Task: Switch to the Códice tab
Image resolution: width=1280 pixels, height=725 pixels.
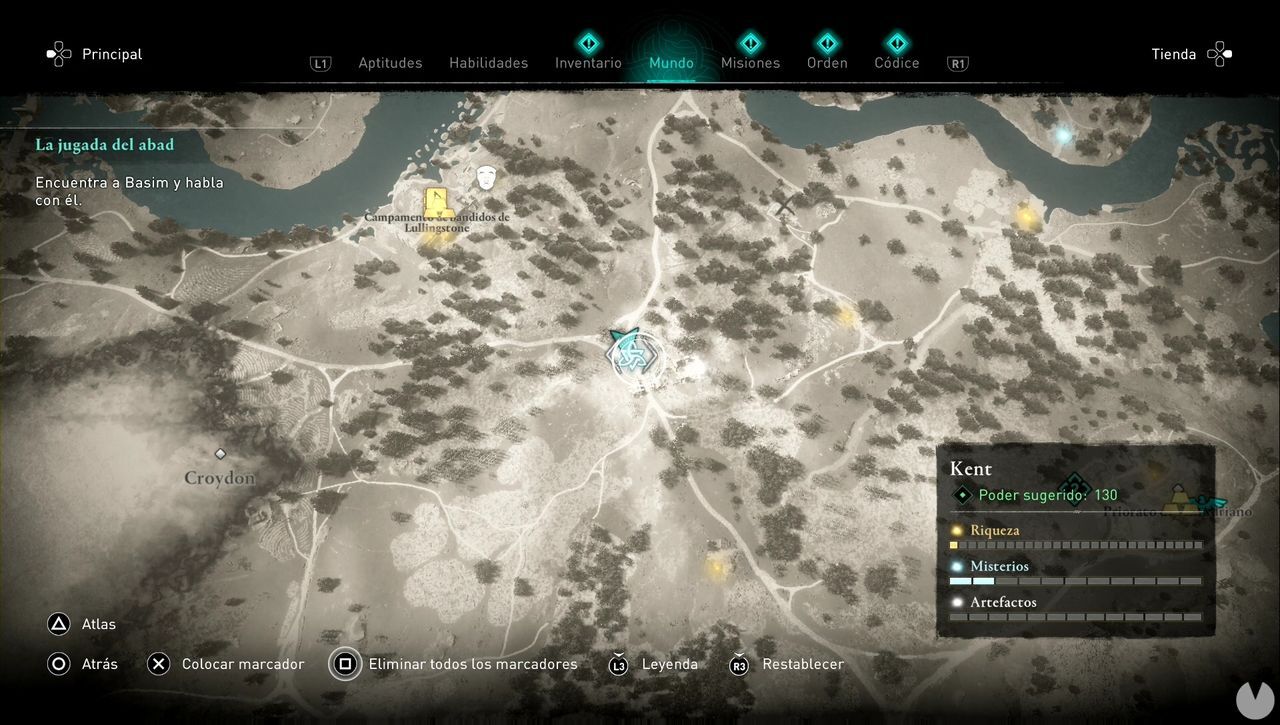Action: (896, 63)
